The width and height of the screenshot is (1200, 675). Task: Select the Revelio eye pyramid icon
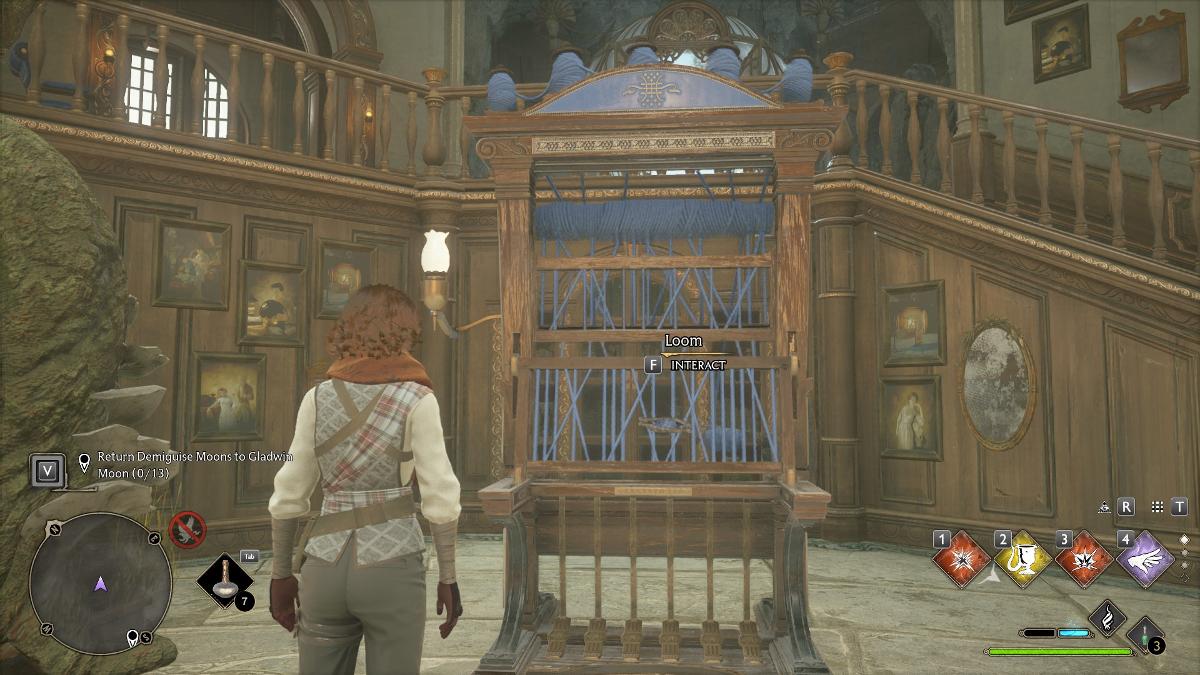click(x=1104, y=507)
